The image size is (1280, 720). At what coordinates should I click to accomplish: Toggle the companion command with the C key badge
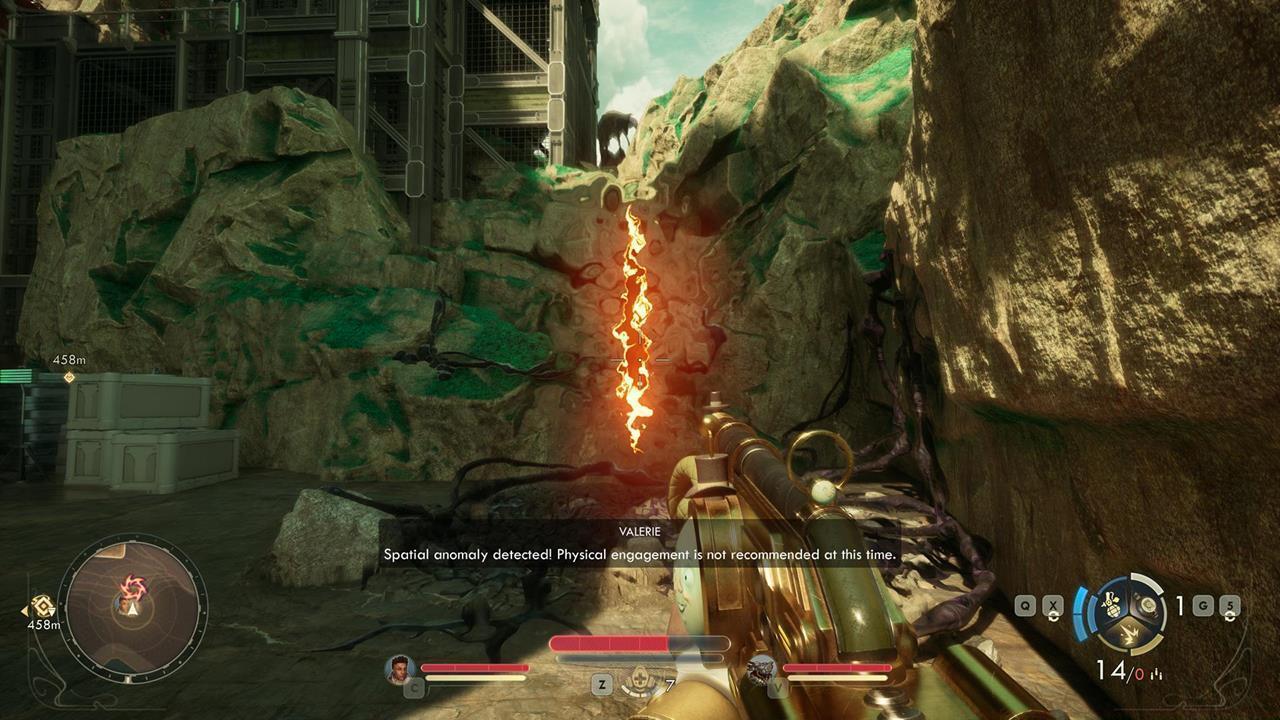(x=413, y=686)
